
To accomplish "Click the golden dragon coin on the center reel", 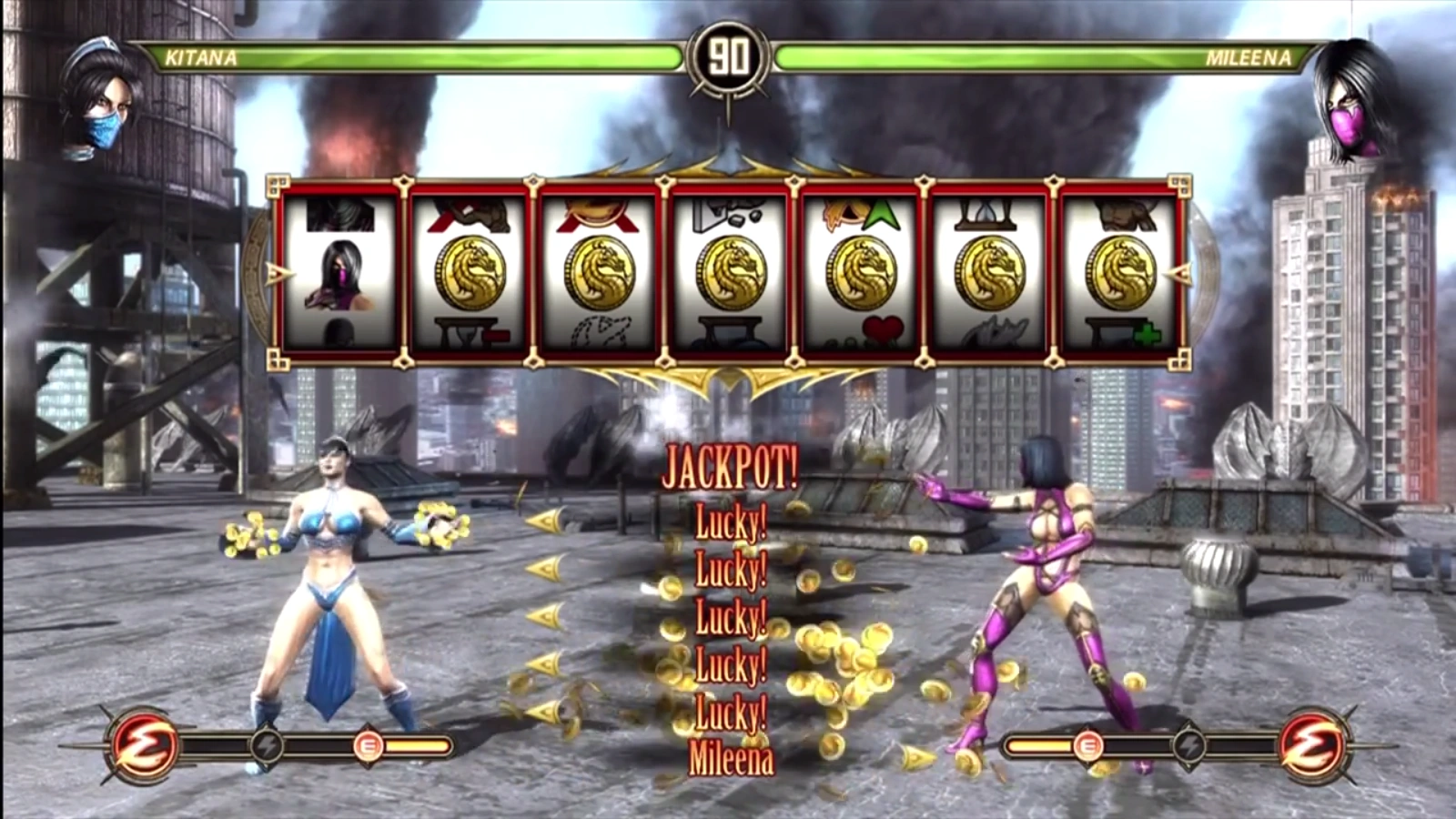I will (x=731, y=273).
